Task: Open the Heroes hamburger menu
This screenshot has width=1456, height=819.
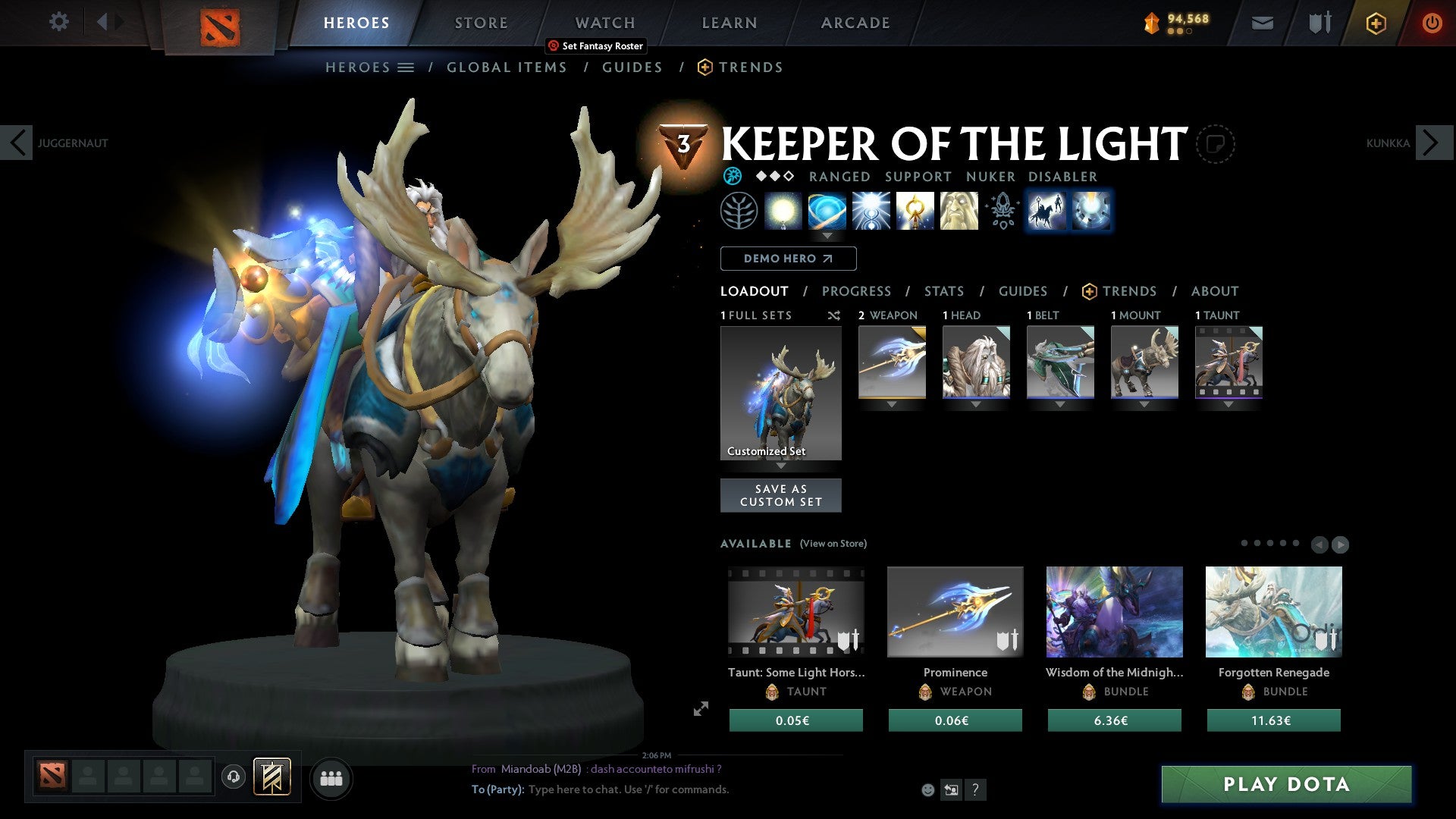Action: coord(406,67)
